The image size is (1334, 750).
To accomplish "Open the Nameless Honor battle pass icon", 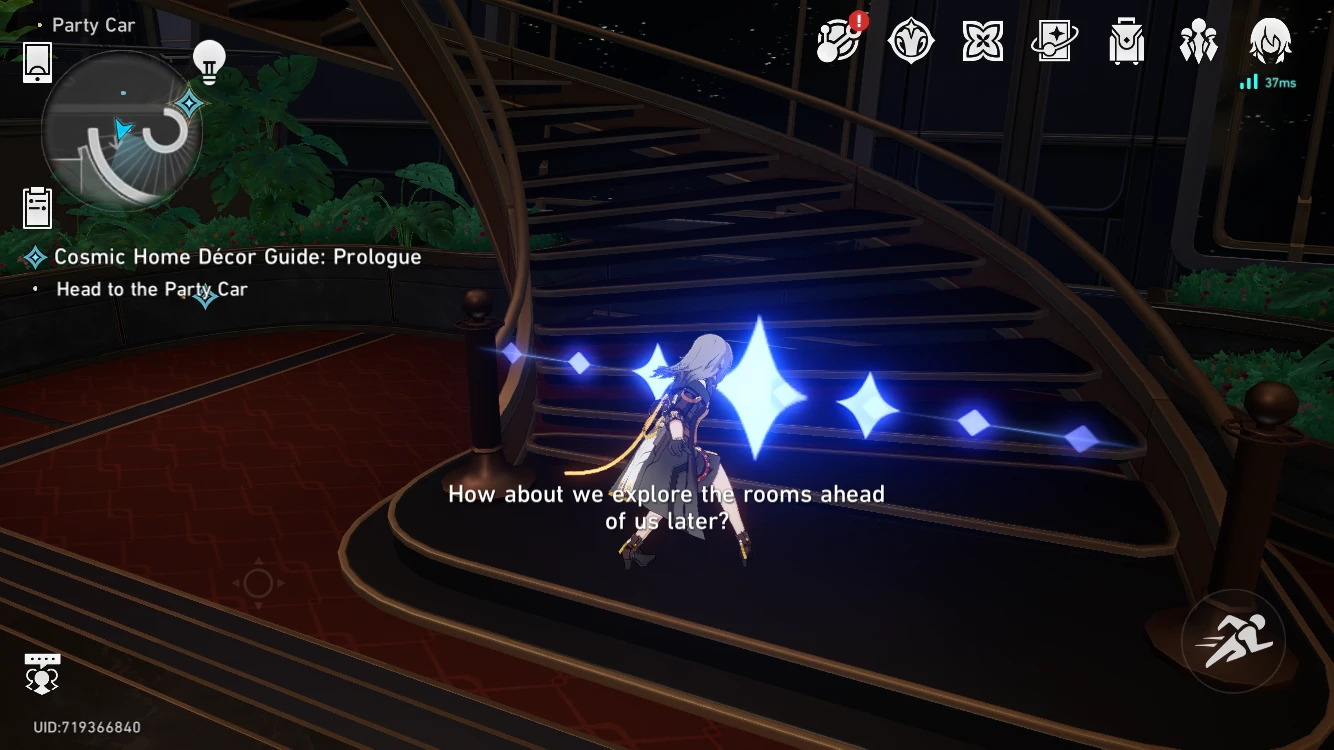I will 910,41.
